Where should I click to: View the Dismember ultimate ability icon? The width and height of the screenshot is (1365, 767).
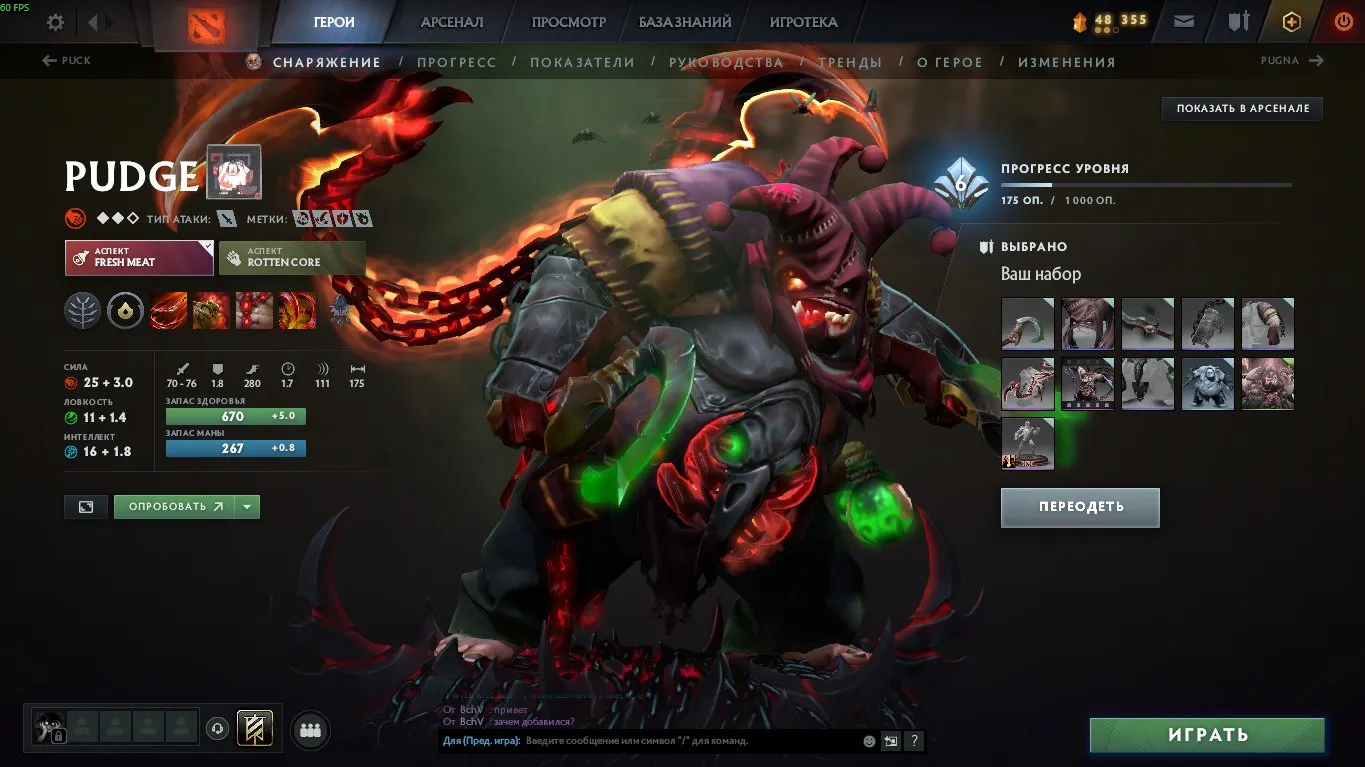tap(296, 311)
